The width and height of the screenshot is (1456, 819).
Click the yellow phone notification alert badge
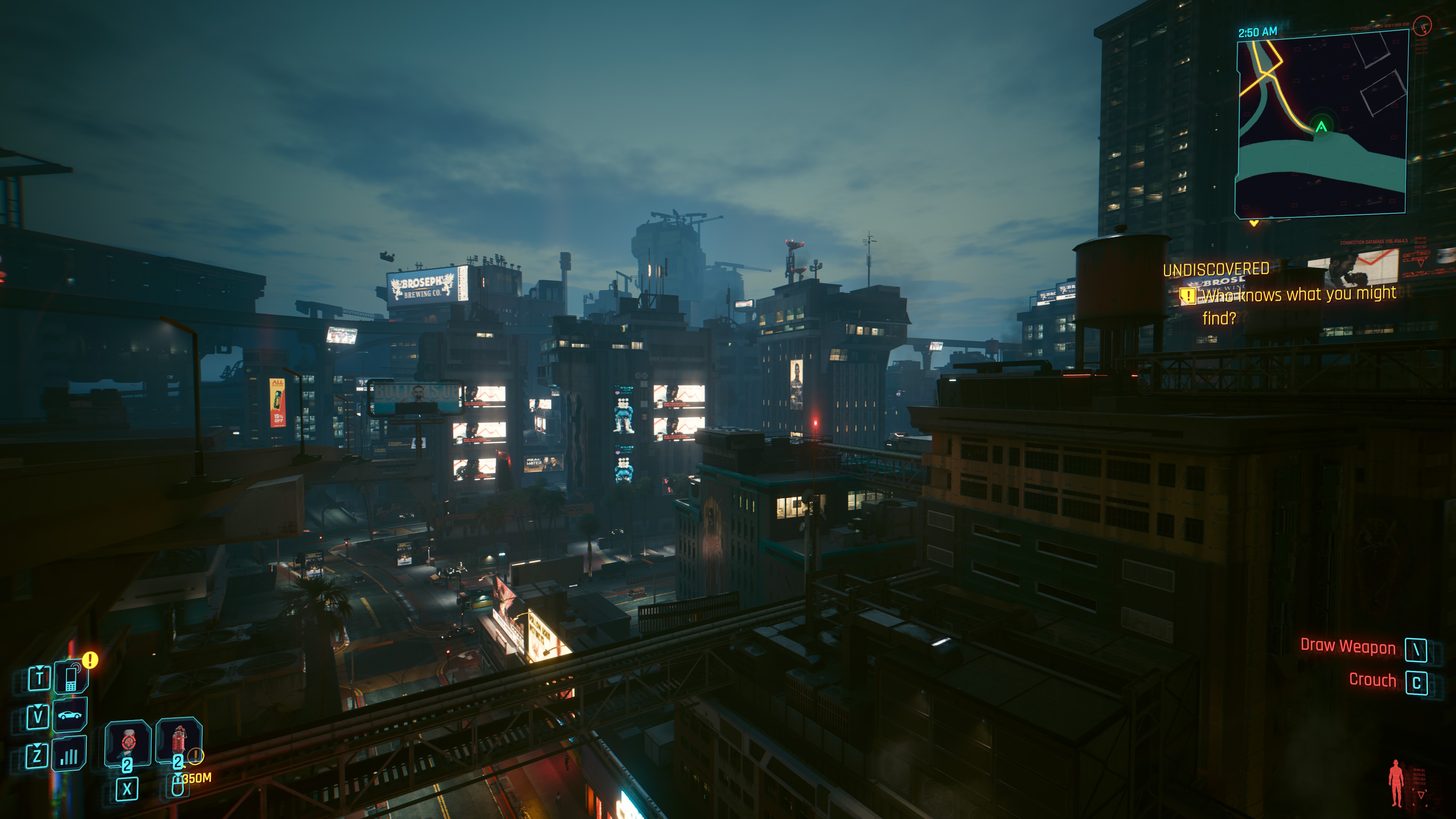(91, 660)
